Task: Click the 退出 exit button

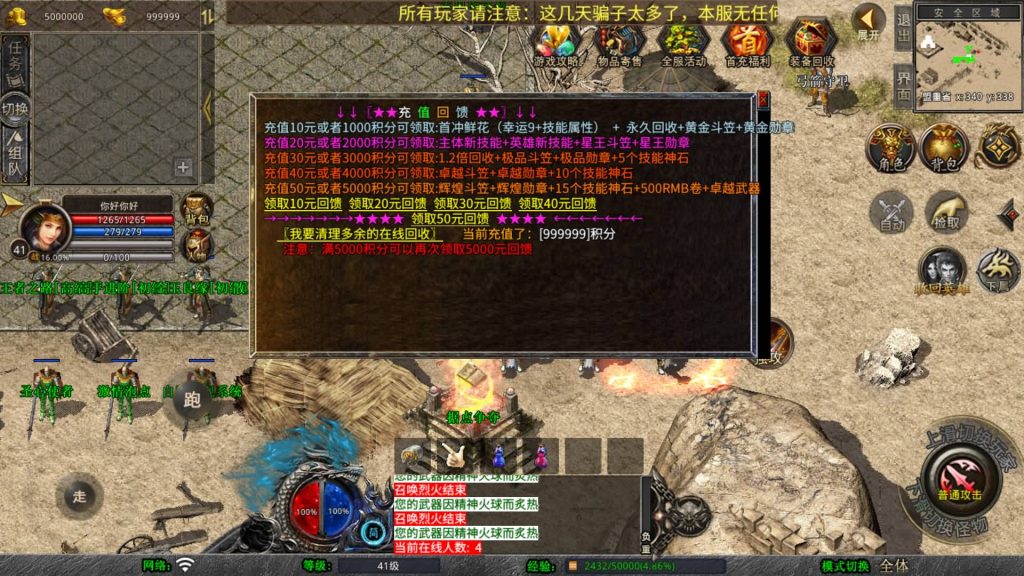Action: click(903, 27)
